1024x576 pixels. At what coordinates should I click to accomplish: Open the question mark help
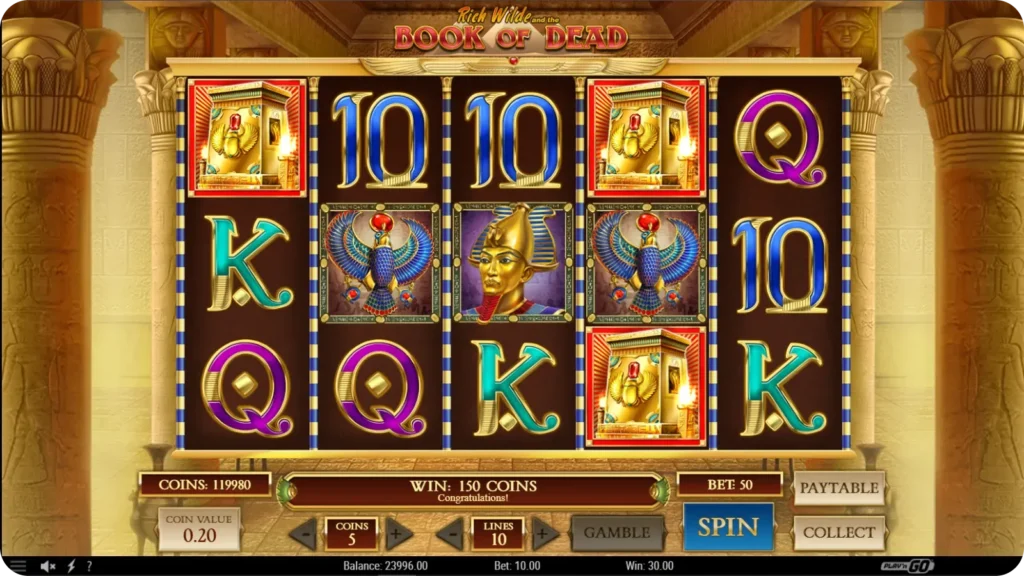point(89,566)
